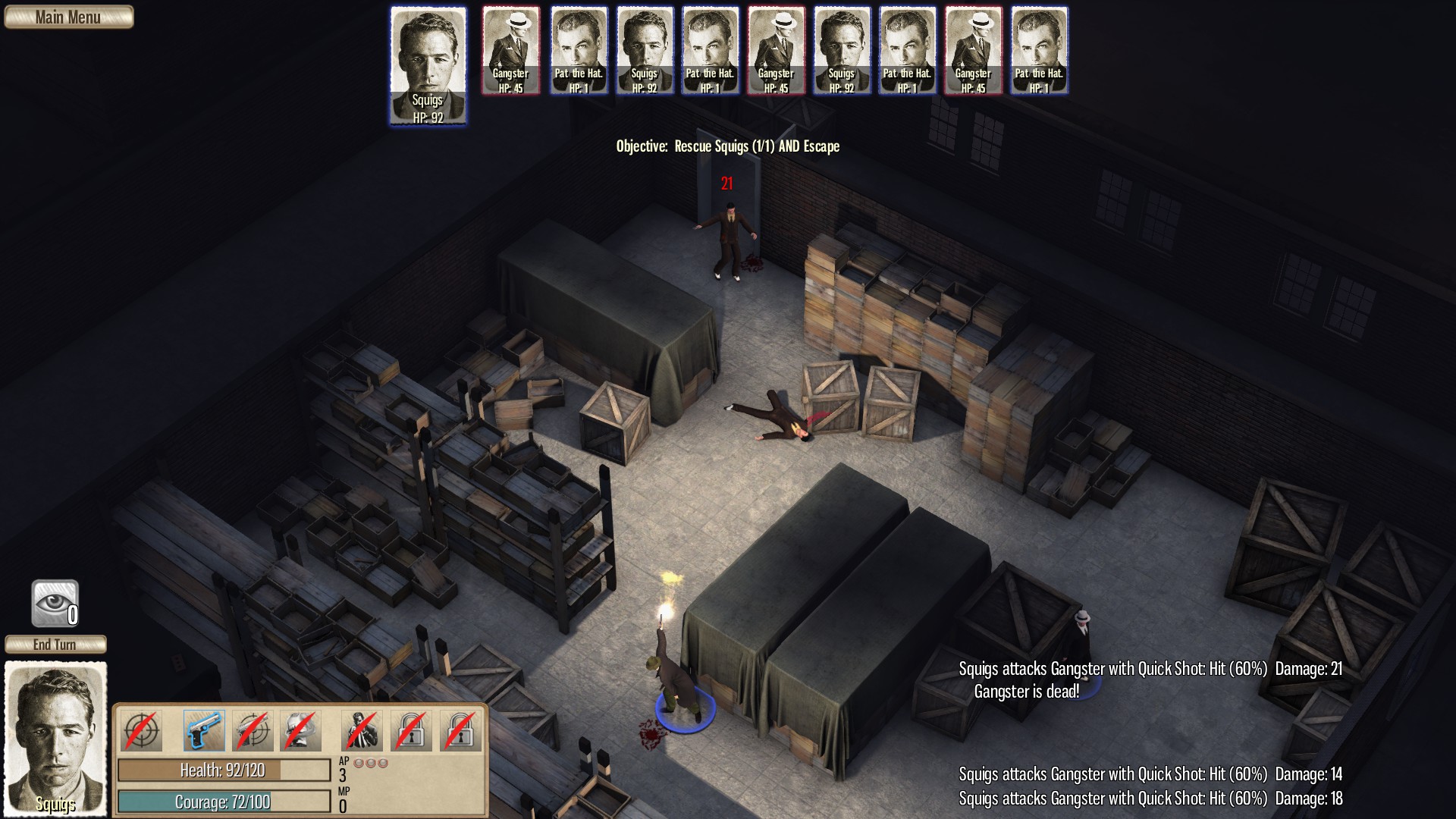The width and height of the screenshot is (1456, 819).
Task: Choose the disabled crosshair target ability
Action: pyautogui.click(x=141, y=730)
